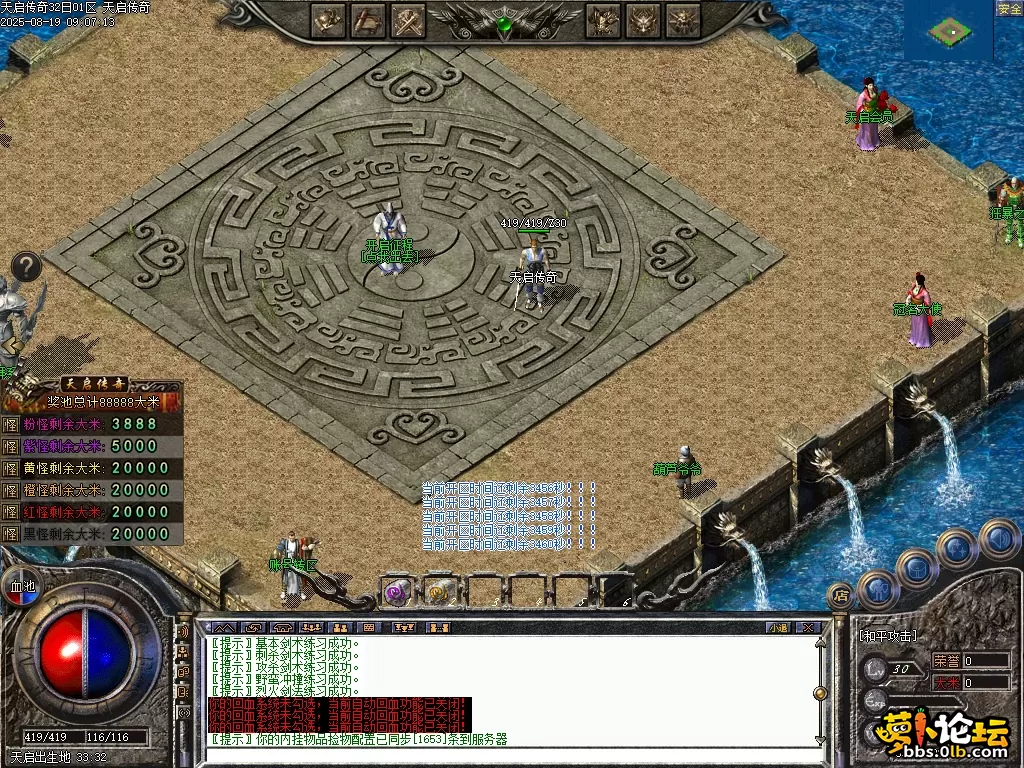Image resolution: width=1024 pixels, height=768 pixels.
Task: Click the horned demon mask top bar icon
Action: (643, 19)
